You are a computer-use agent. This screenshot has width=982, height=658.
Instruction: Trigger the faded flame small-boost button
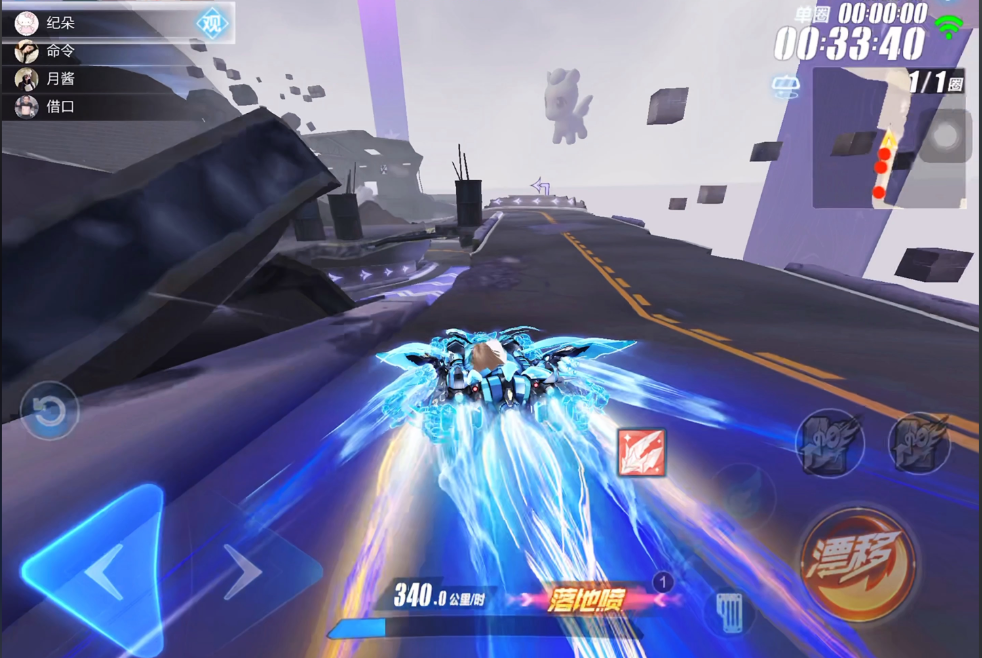744,494
